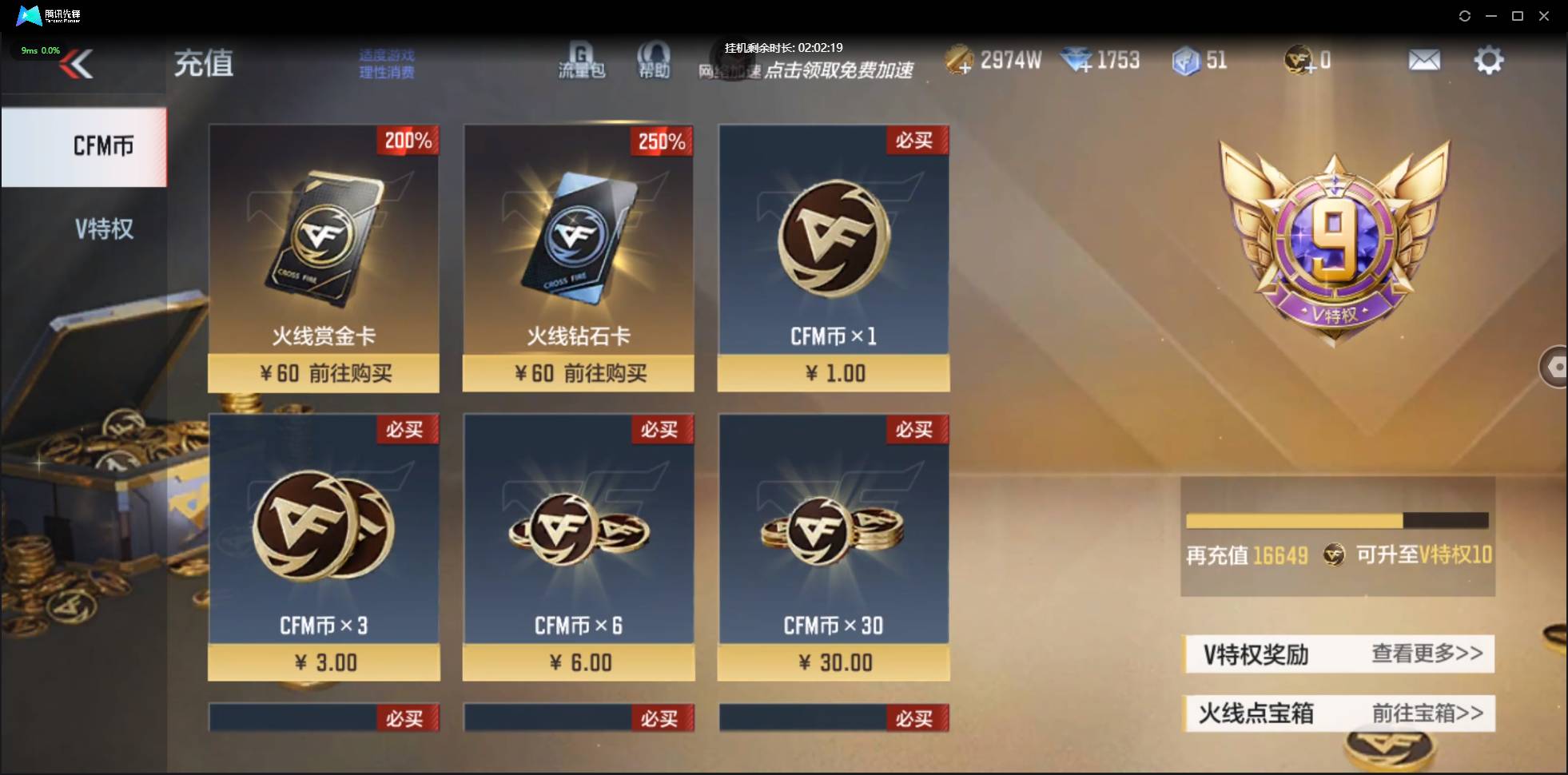Open the settings gear icon
Screen dimensions: 1568x775
(1488, 59)
